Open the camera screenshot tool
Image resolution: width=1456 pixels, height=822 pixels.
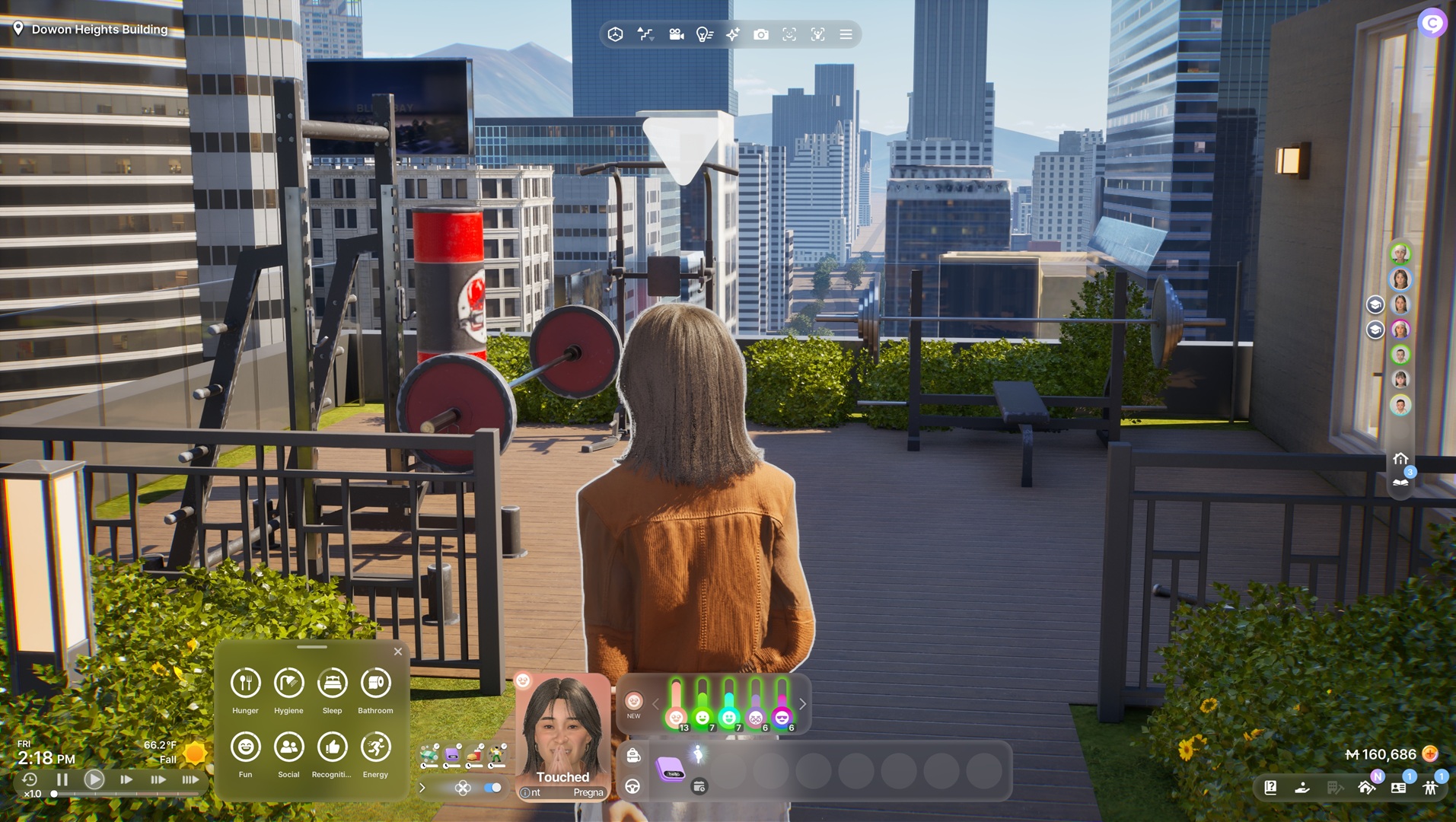click(760, 35)
